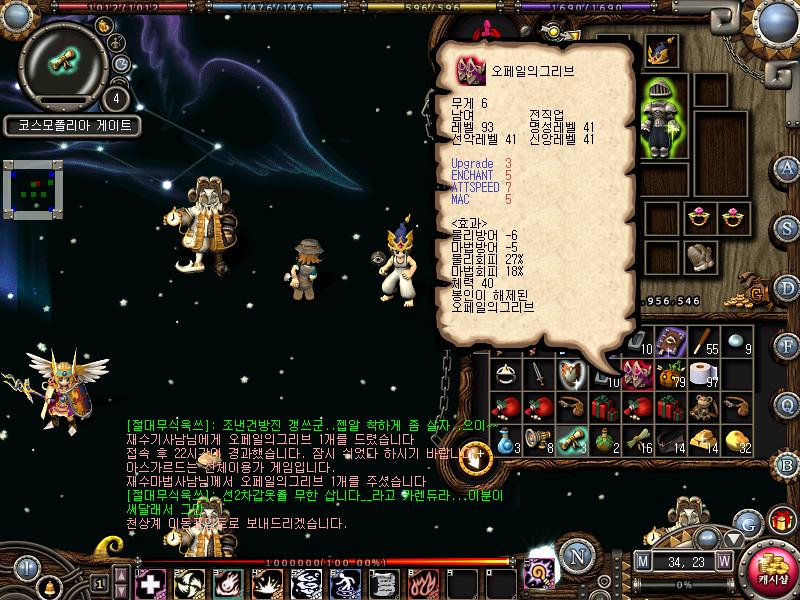Select the pumpkin item in inventory
800x600 pixels.
[672, 375]
